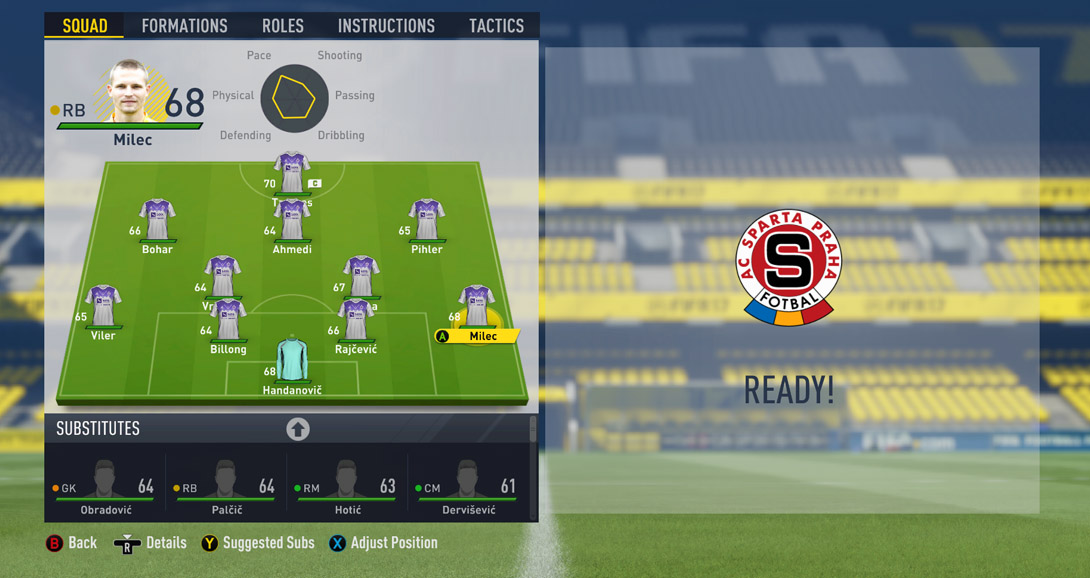Select goalkeeper Handanović on the pitch
This screenshot has height=578, width=1090.
point(292,362)
